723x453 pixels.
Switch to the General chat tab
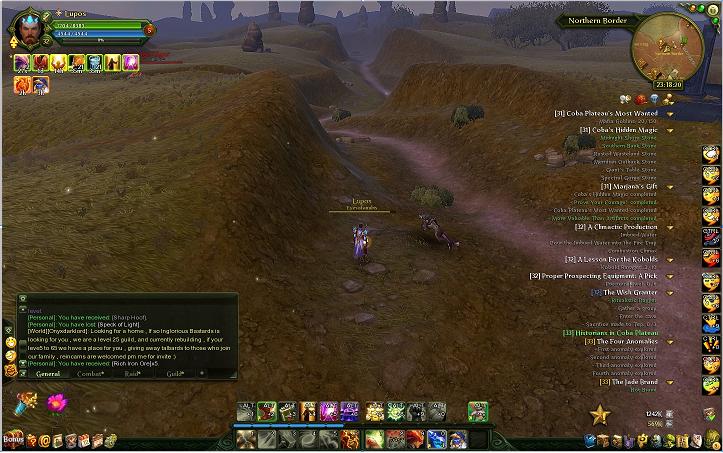(47, 373)
